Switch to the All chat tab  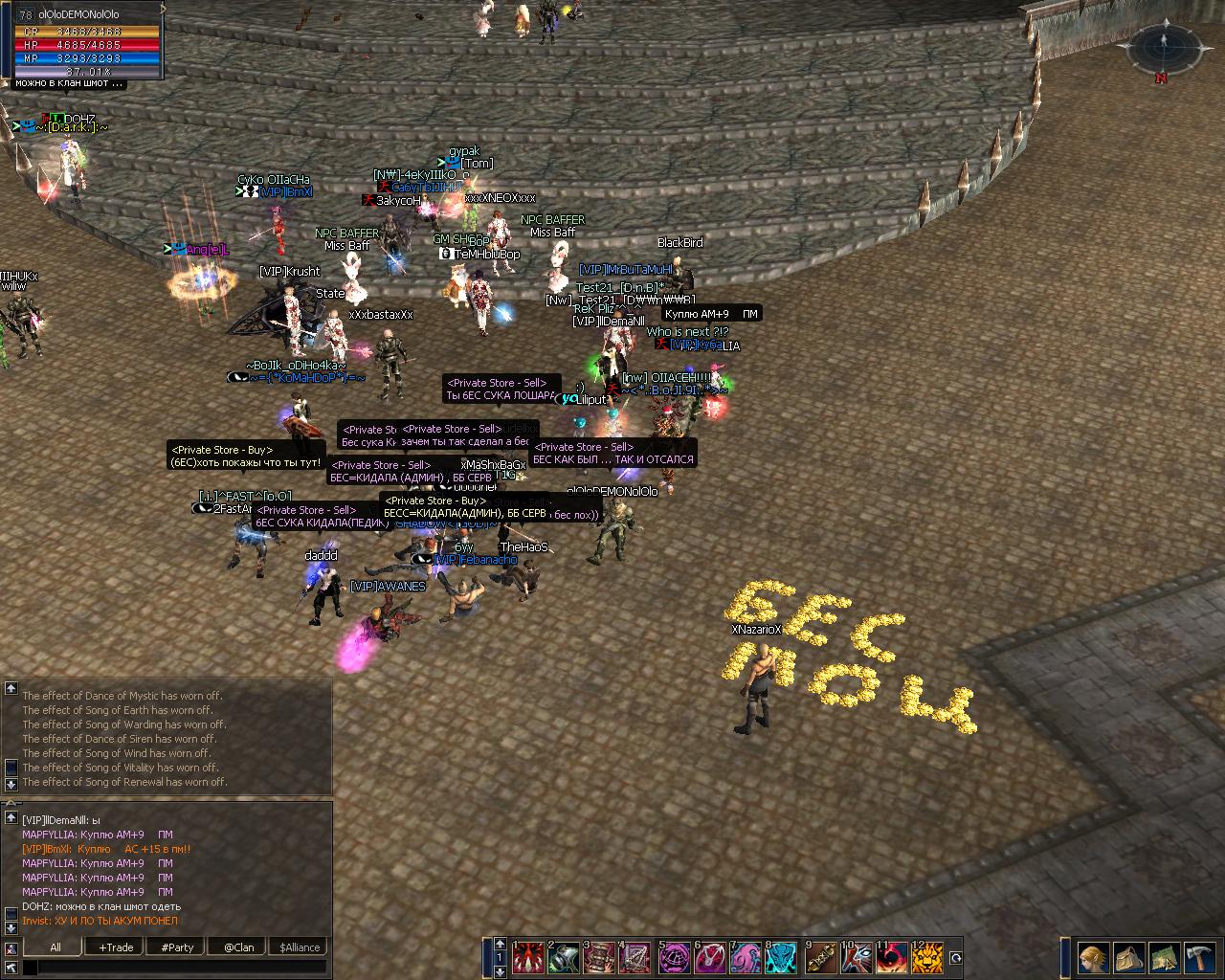(x=56, y=947)
